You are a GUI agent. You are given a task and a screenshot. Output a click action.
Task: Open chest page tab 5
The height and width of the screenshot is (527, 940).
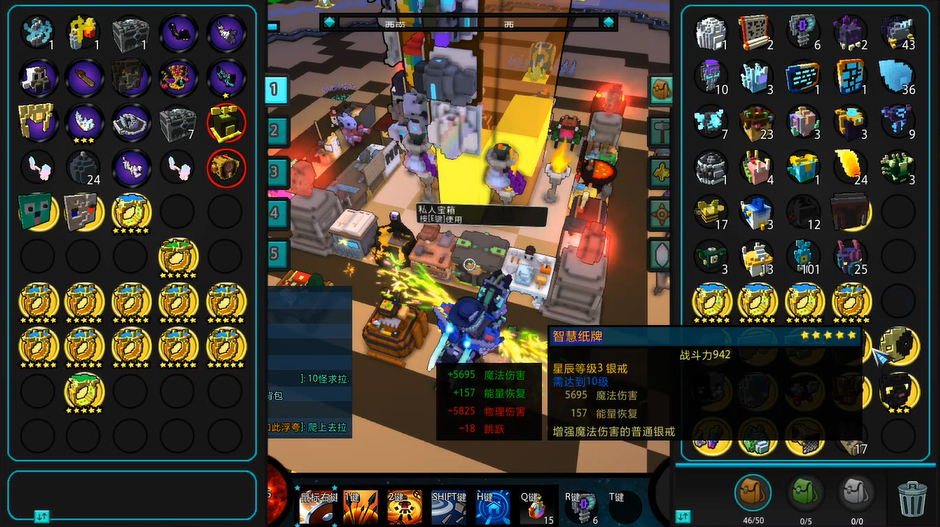click(x=275, y=252)
